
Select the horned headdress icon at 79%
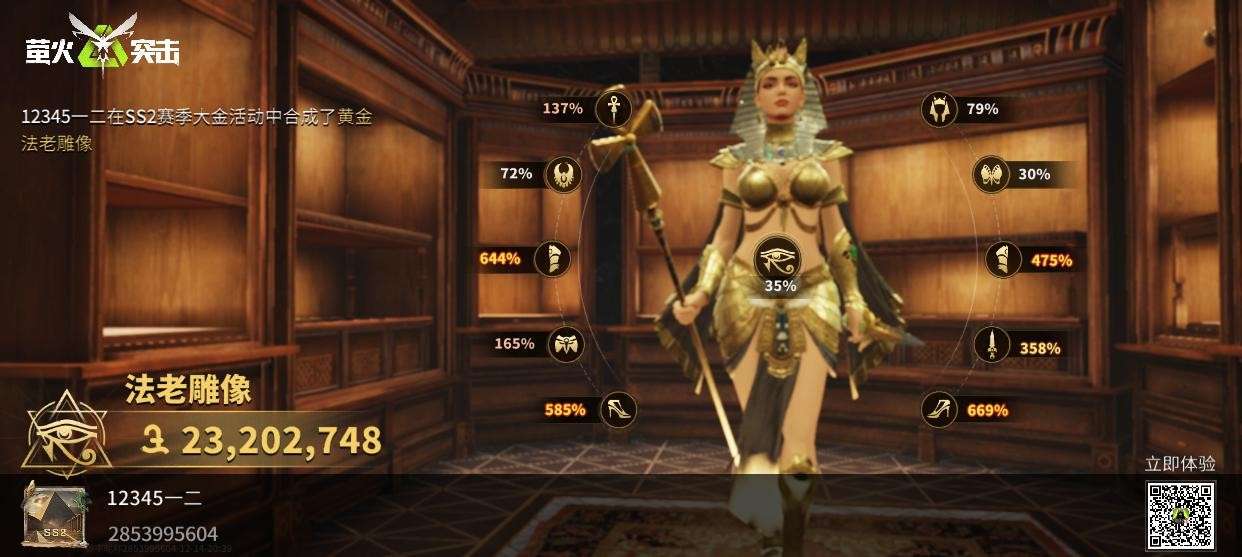(940, 109)
